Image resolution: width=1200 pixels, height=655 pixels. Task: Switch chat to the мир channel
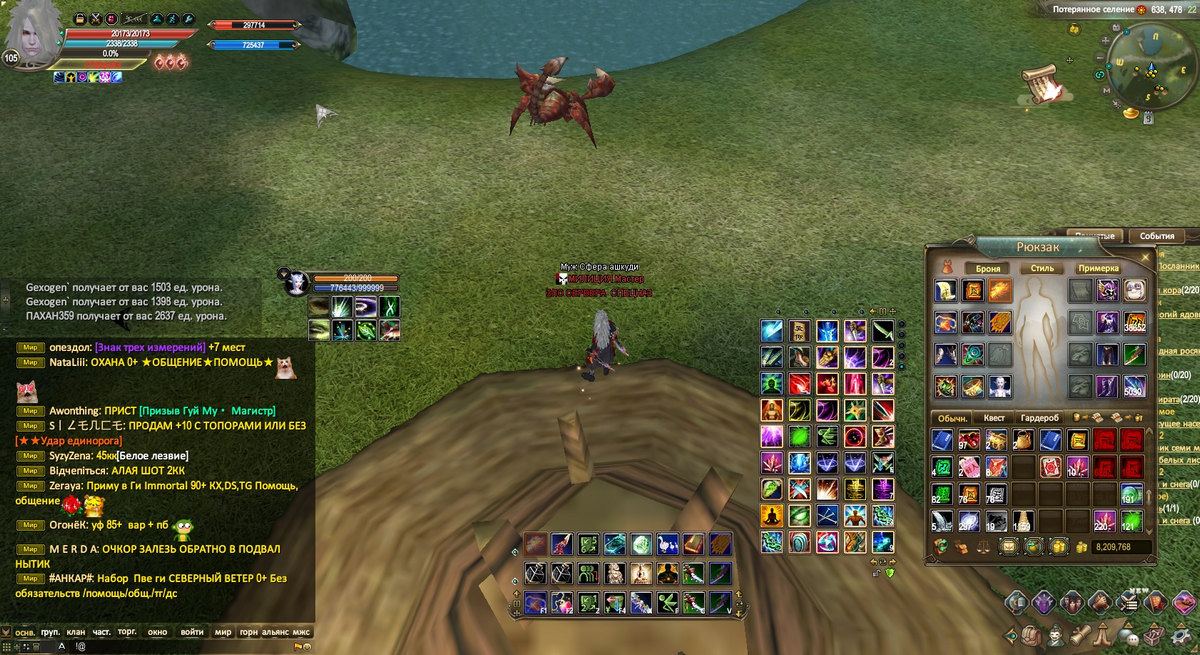[x=222, y=632]
